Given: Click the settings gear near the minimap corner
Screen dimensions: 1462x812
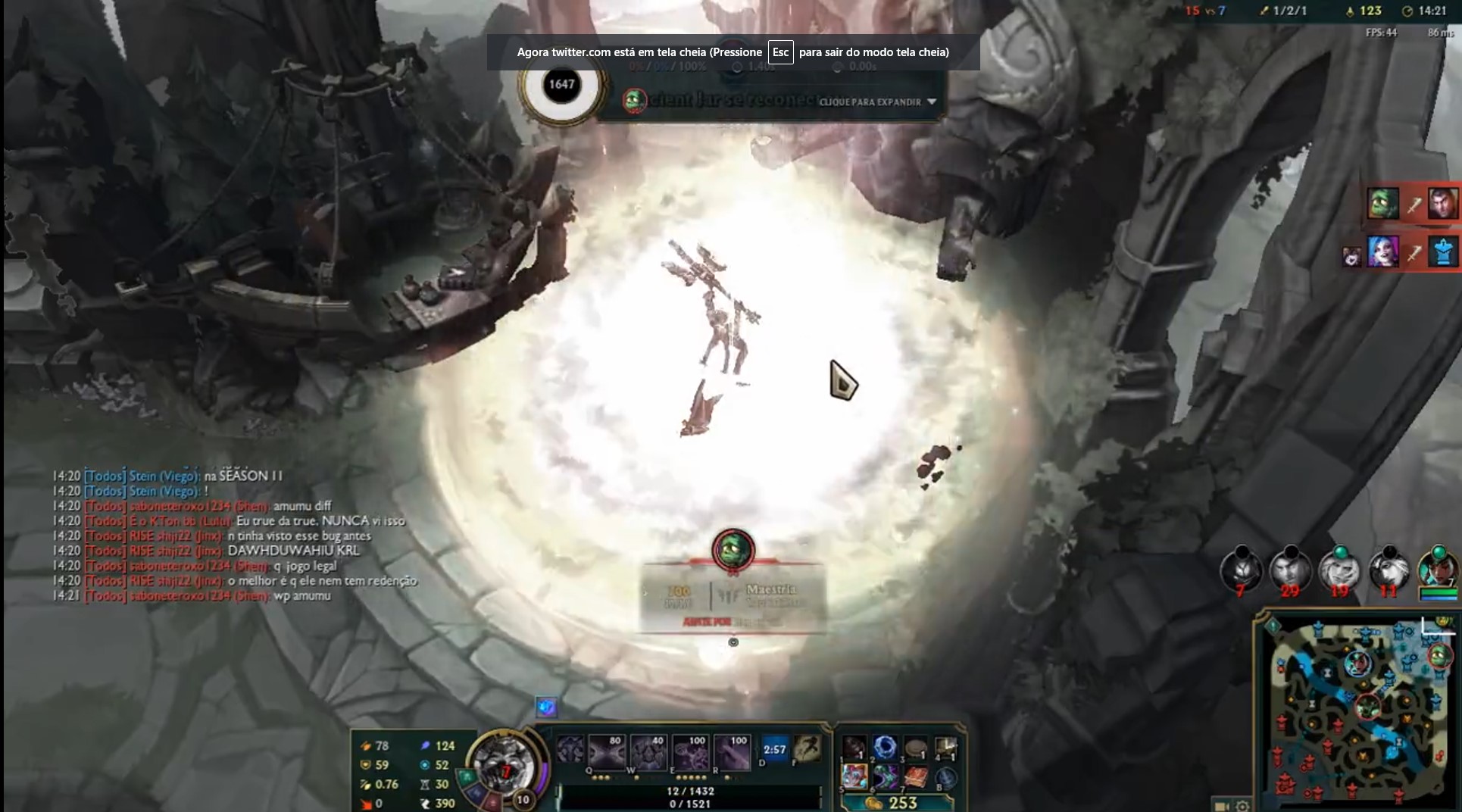Looking at the screenshot, I should pyautogui.click(x=1242, y=804).
